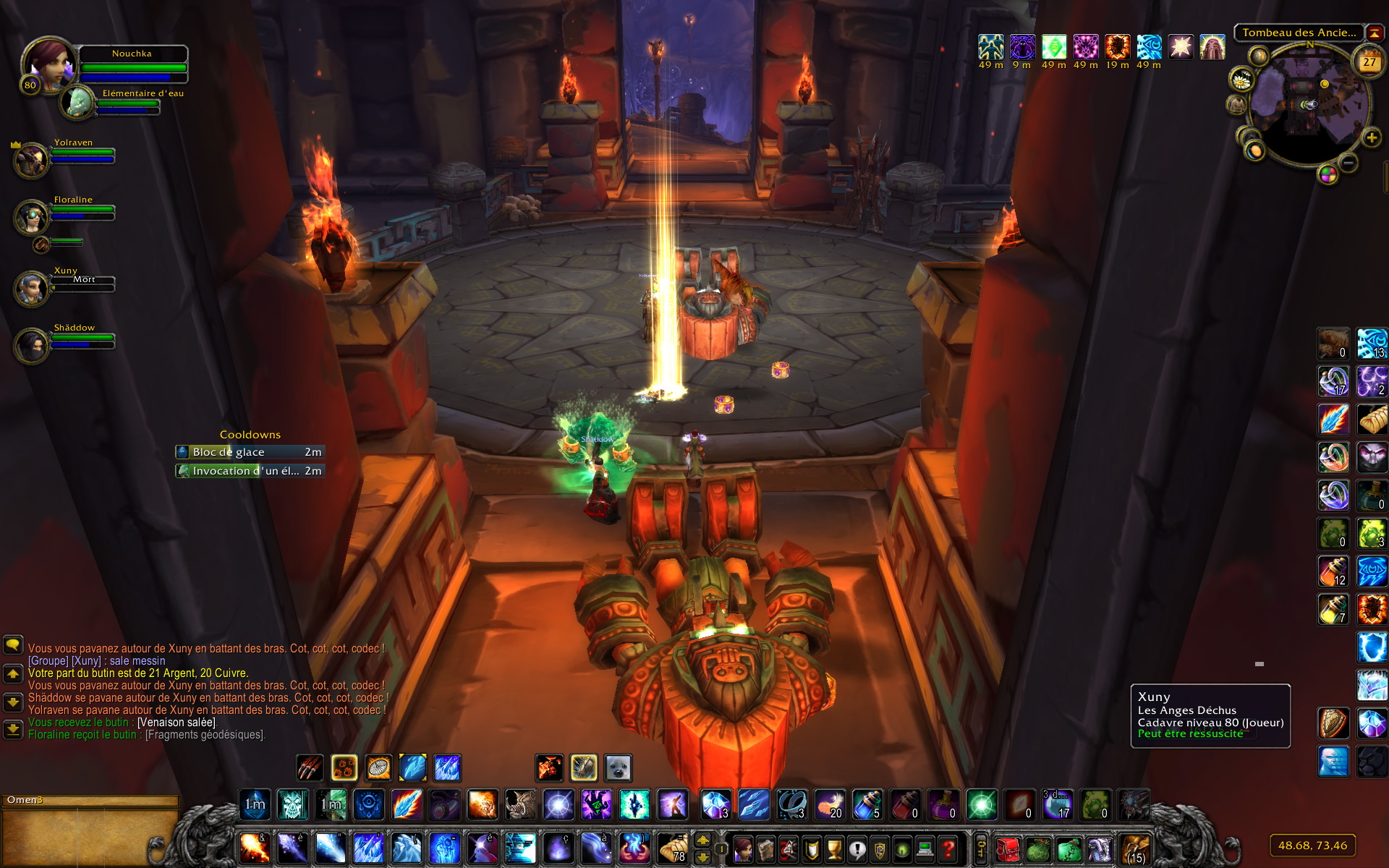Click Nouchka's player portrait
Screen dimensions: 1389x868
click(x=48, y=64)
